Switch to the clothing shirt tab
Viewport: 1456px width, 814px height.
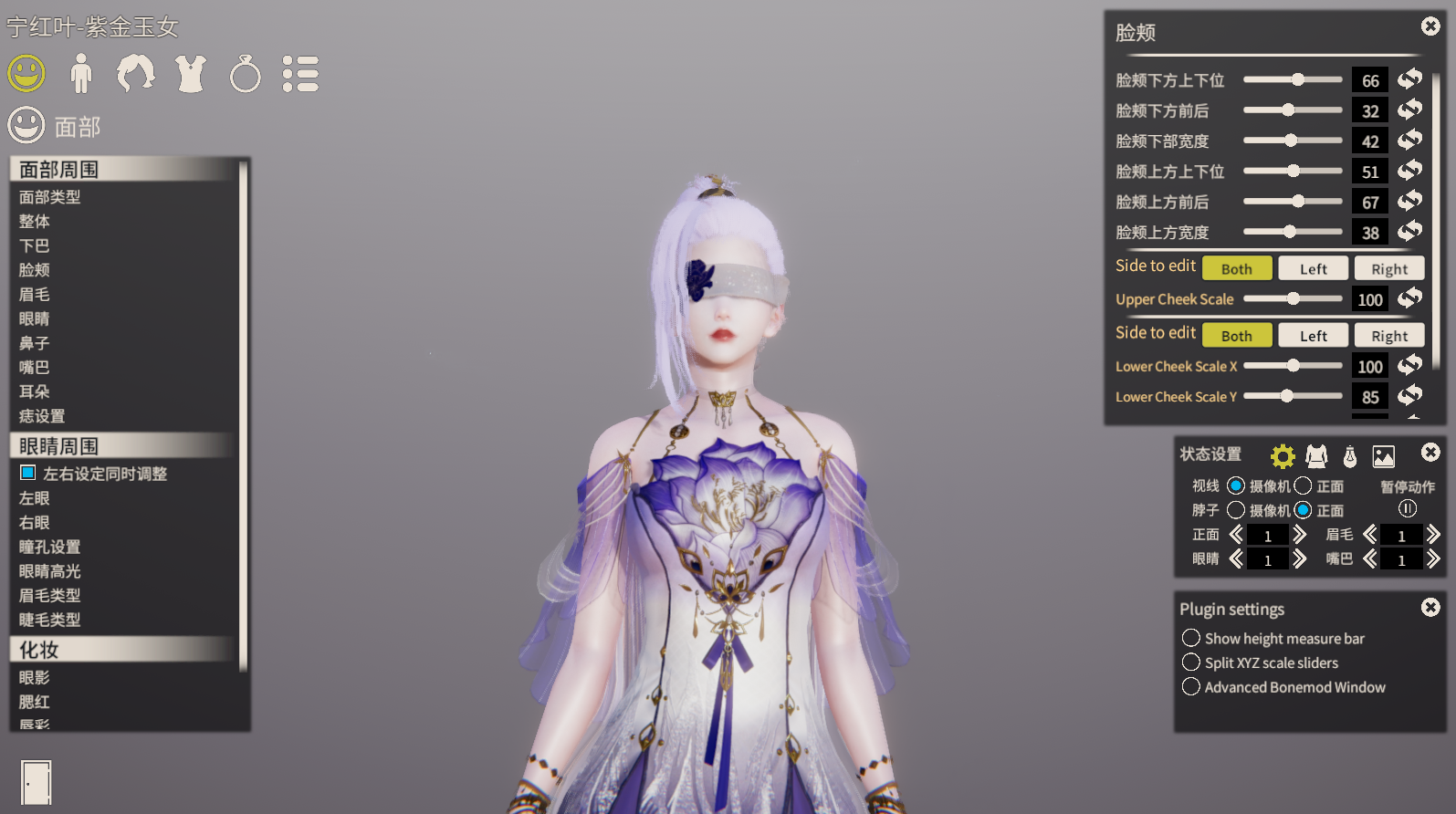click(191, 74)
